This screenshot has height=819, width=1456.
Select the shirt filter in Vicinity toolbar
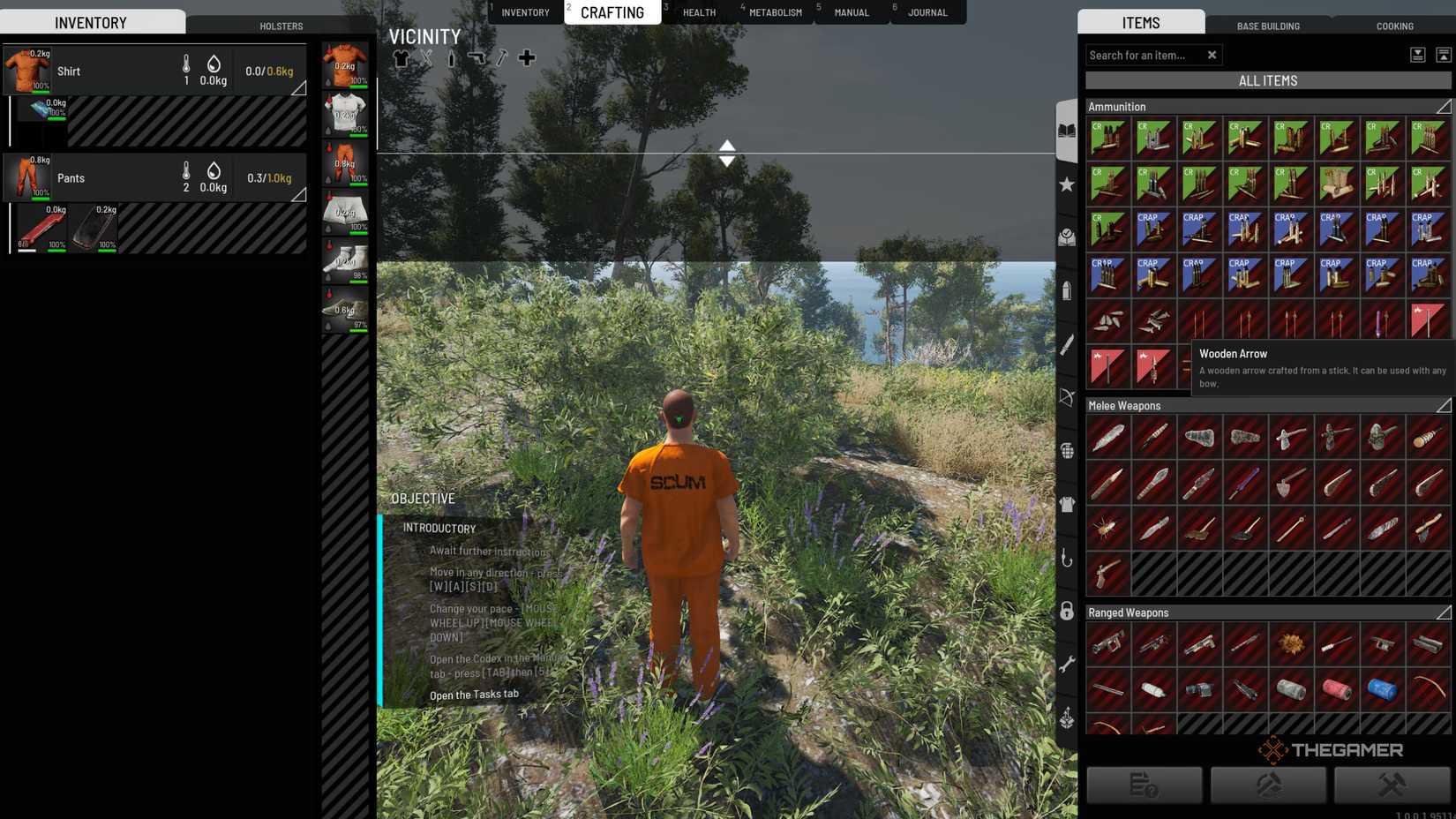coord(403,57)
